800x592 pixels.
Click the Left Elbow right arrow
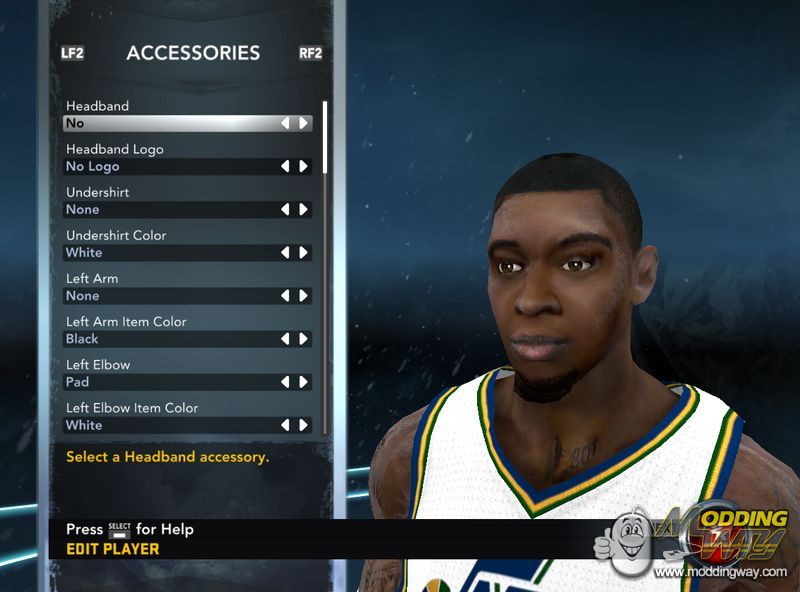(x=303, y=382)
